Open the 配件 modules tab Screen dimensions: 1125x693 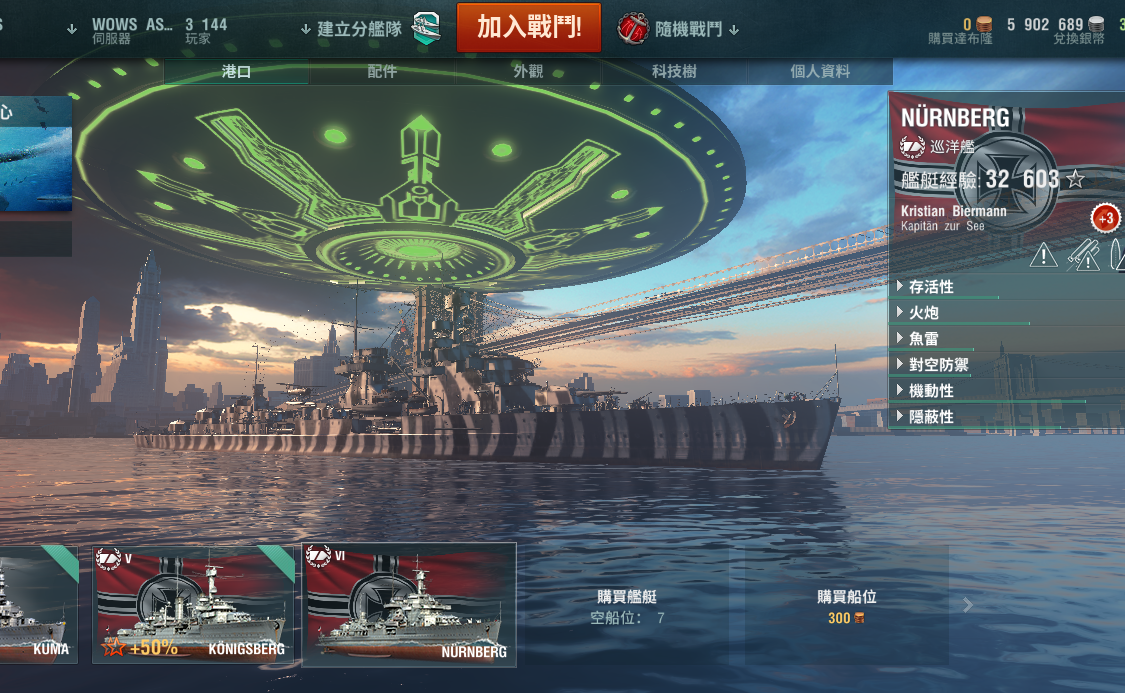[x=382, y=71]
